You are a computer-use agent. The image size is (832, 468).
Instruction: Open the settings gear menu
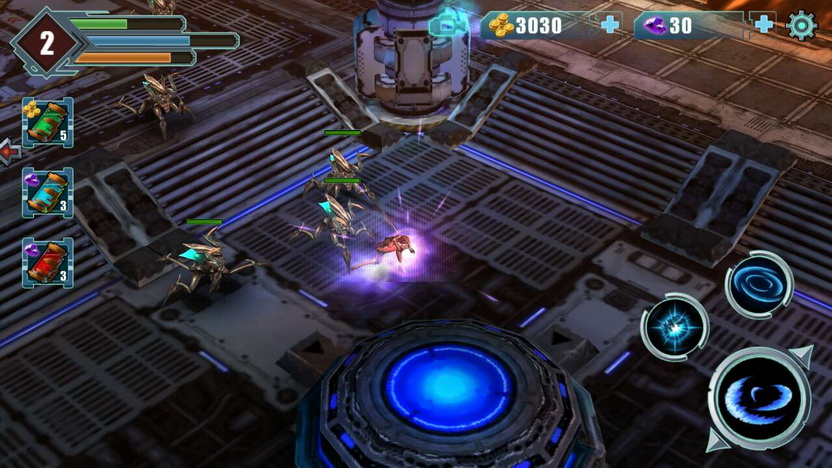802,25
